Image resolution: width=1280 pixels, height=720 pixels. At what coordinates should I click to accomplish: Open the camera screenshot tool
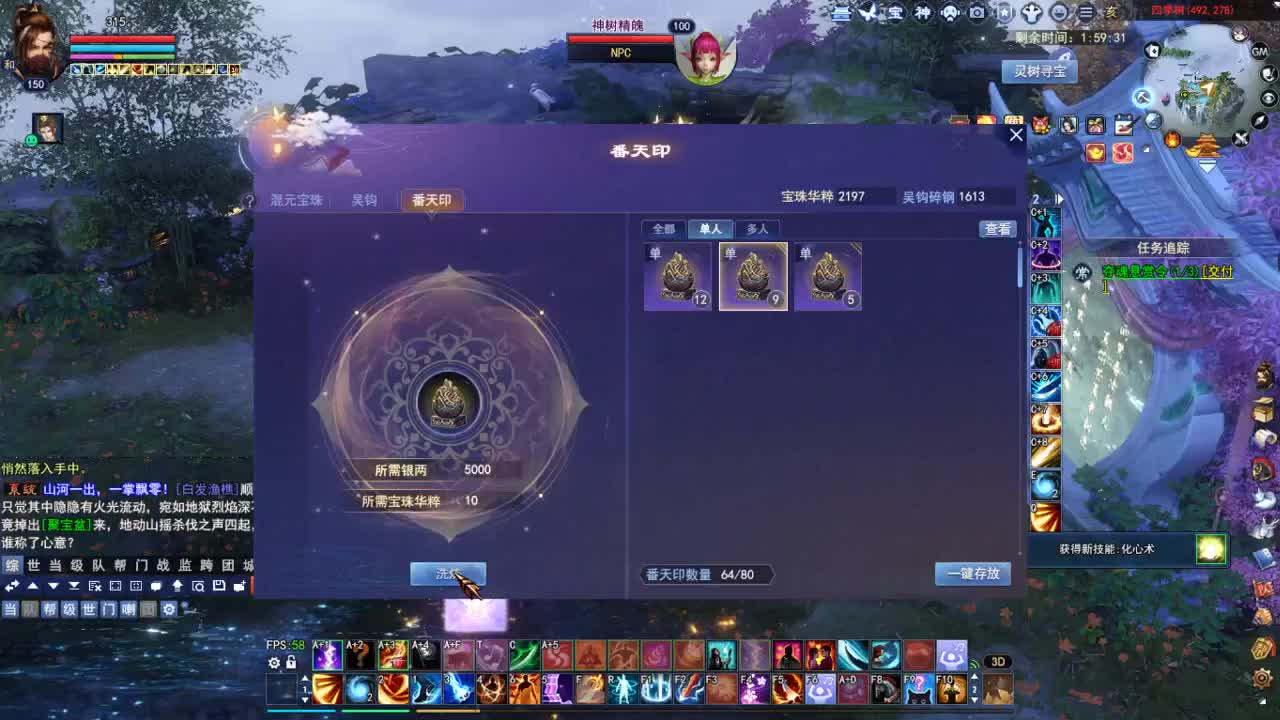click(x=979, y=13)
